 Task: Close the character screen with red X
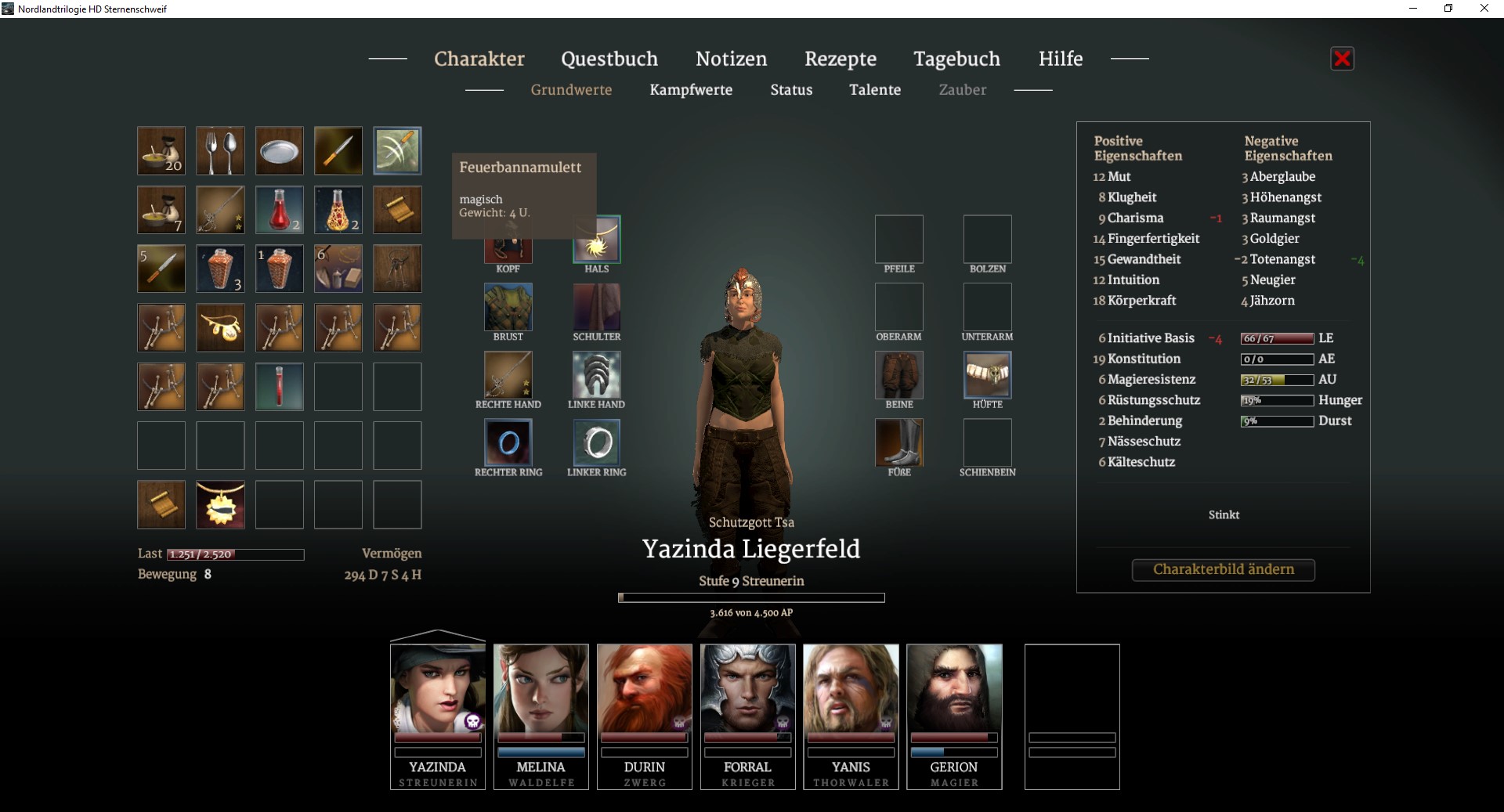(1342, 59)
